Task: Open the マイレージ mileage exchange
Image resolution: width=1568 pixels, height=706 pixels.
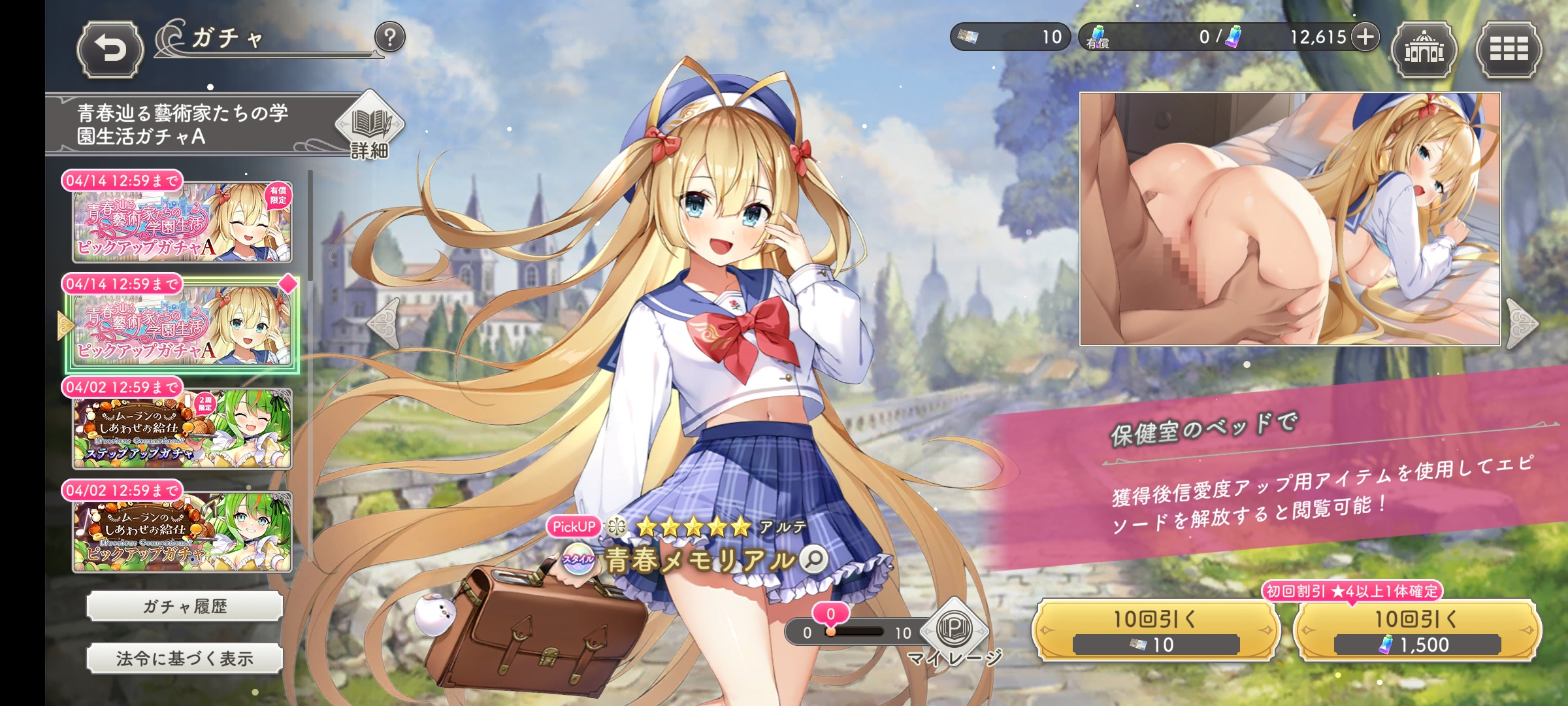Action: pyautogui.click(x=955, y=631)
